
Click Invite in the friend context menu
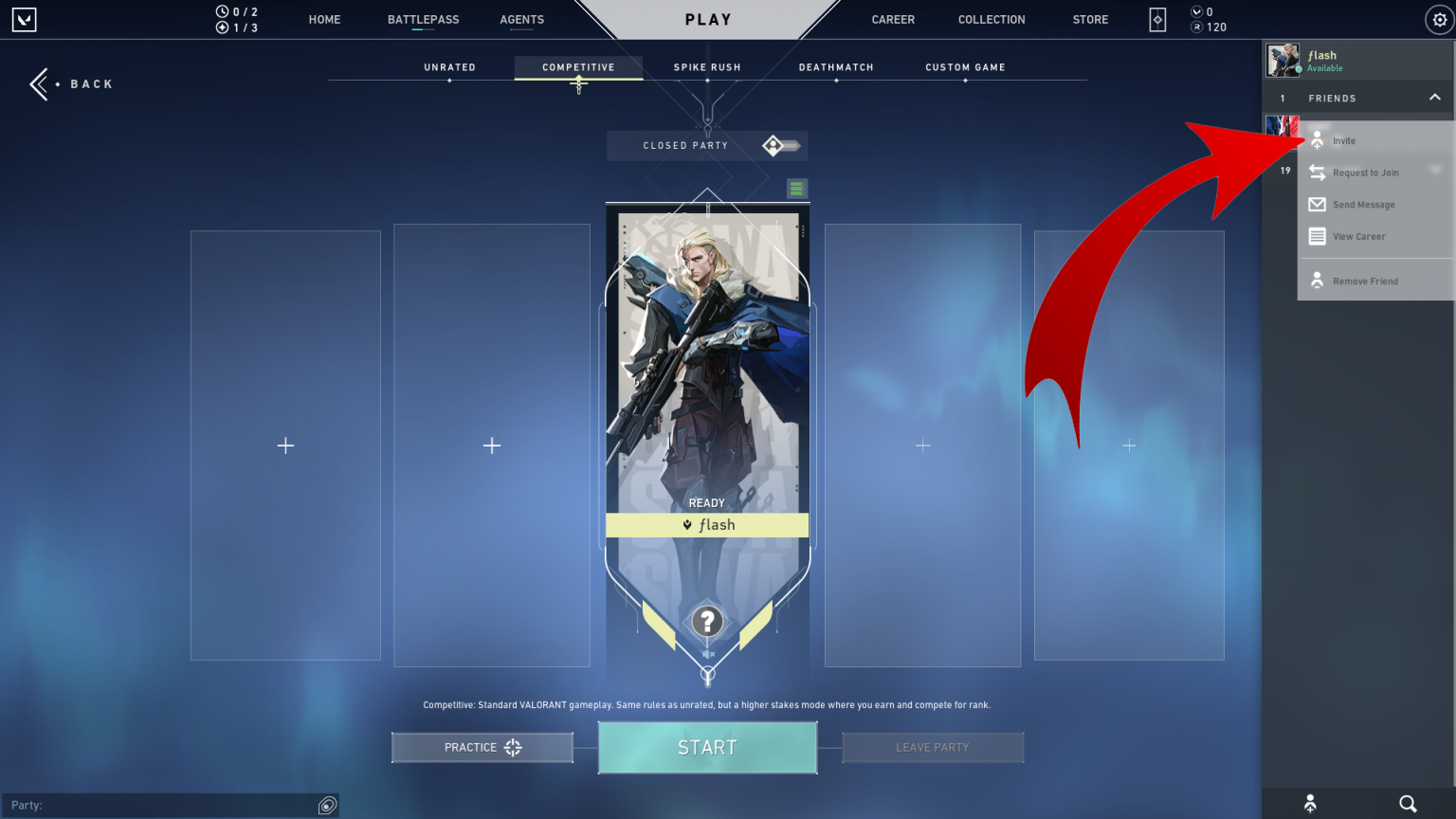click(1344, 139)
